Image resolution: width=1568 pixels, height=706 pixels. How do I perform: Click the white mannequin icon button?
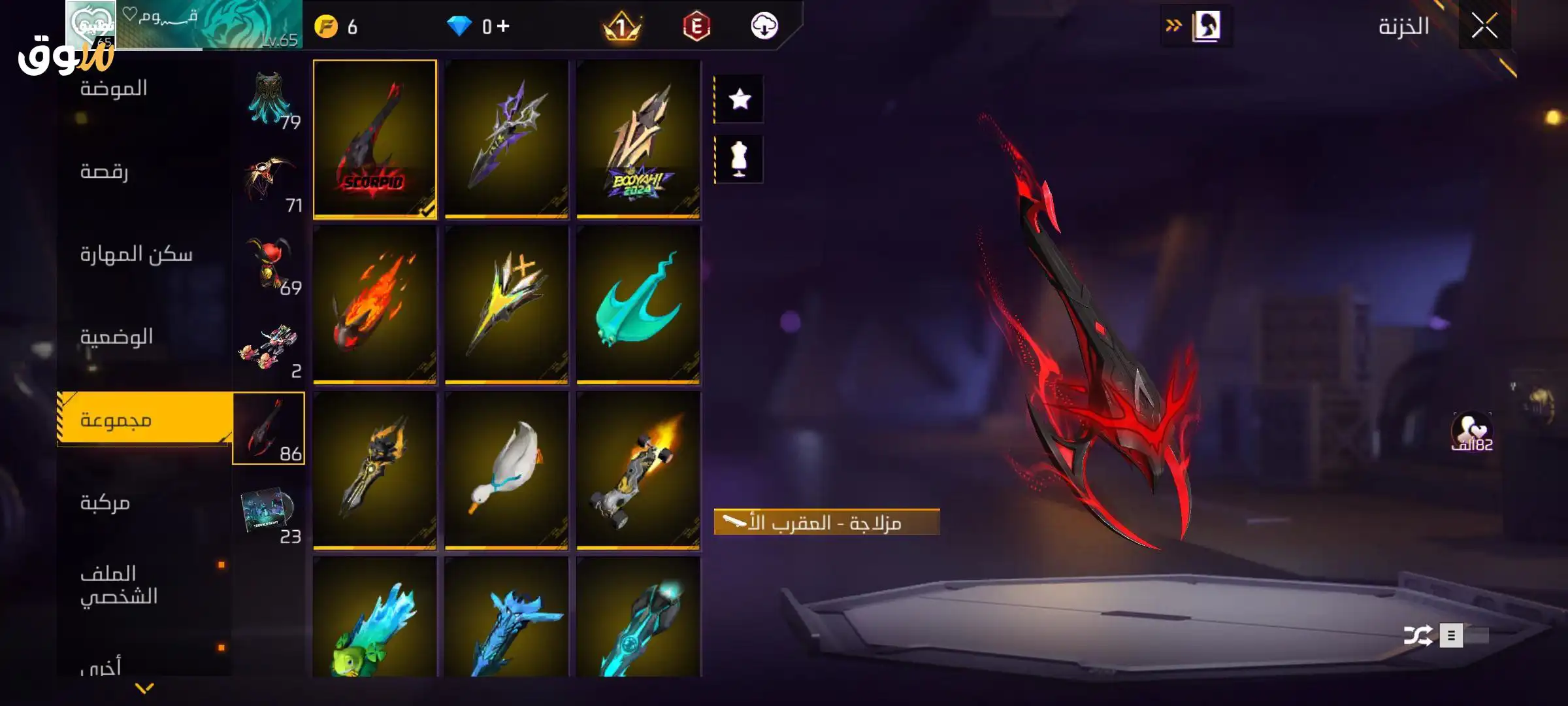740,159
